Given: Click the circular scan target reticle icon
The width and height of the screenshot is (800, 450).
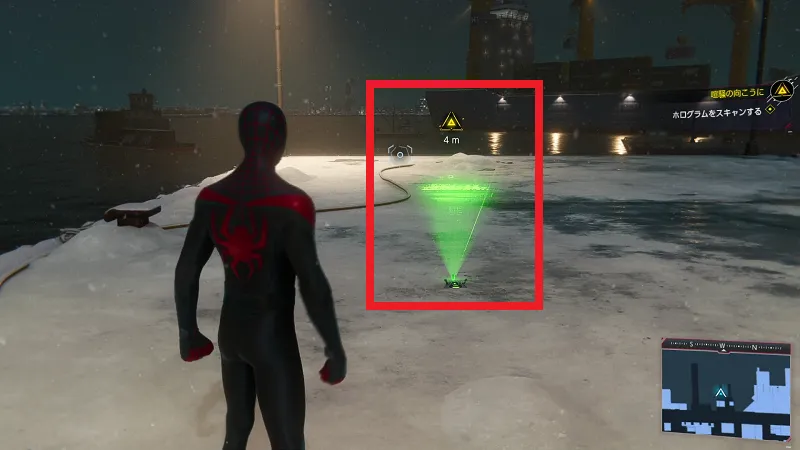Looking at the screenshot, I should point(399,154).
